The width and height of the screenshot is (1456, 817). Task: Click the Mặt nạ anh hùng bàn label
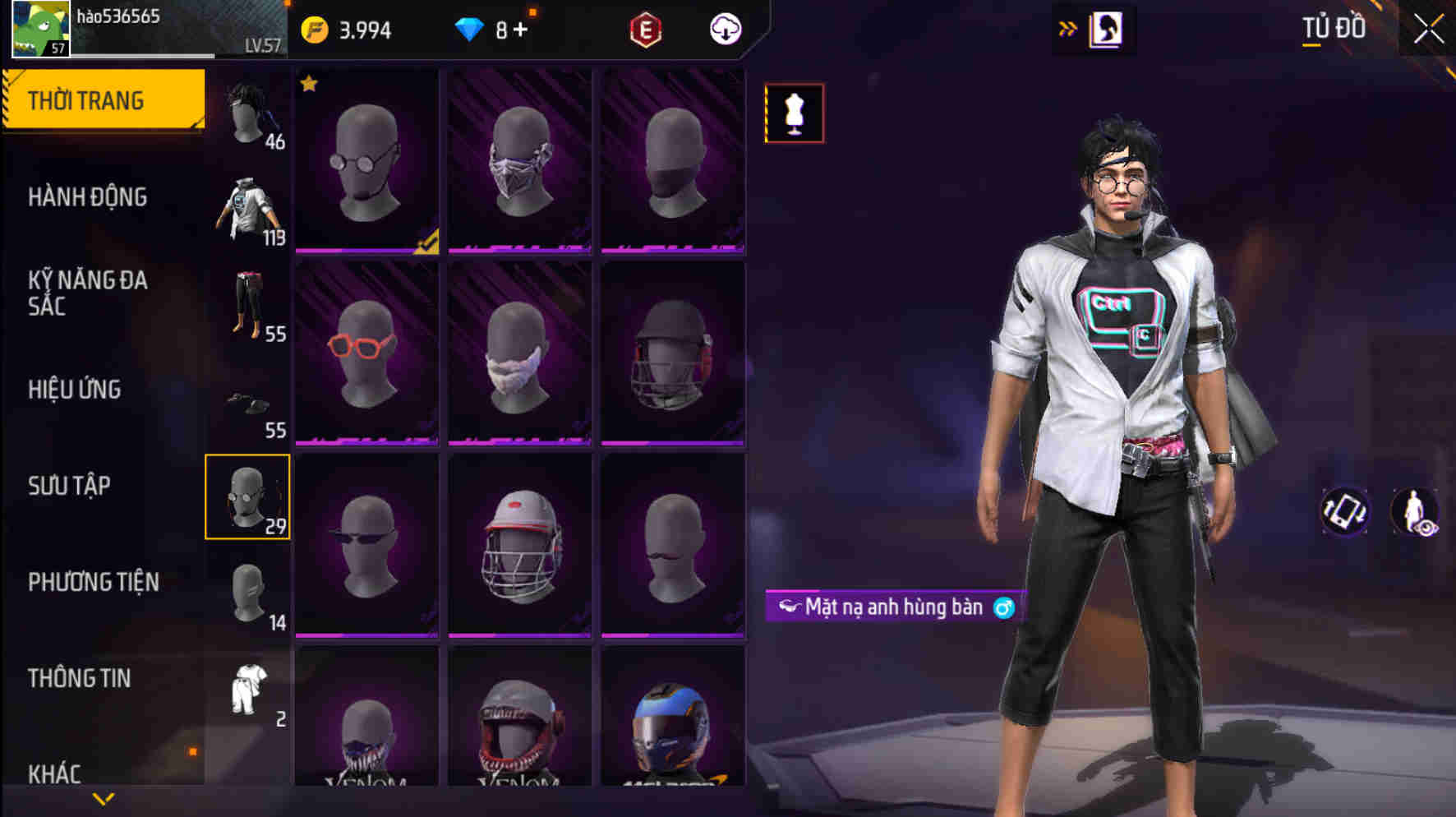click(892, 606)
